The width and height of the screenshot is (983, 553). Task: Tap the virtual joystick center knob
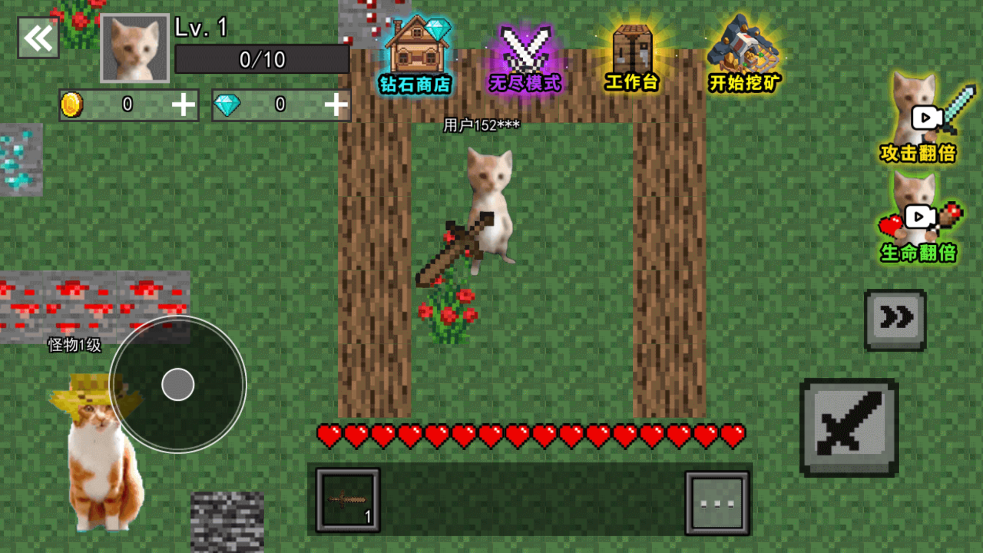click(x=178, y=384)
